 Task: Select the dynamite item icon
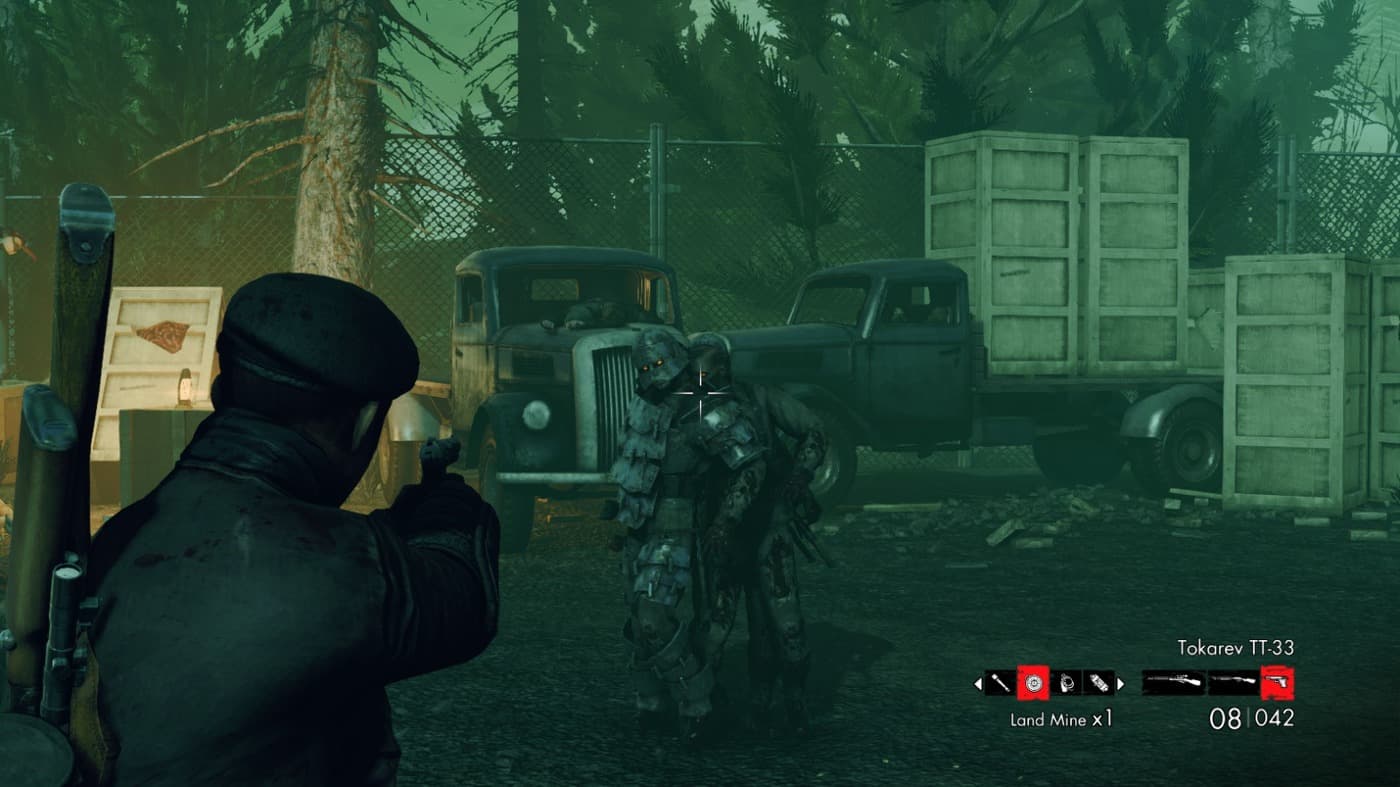pyautogui.click(x=1099, y=683)
